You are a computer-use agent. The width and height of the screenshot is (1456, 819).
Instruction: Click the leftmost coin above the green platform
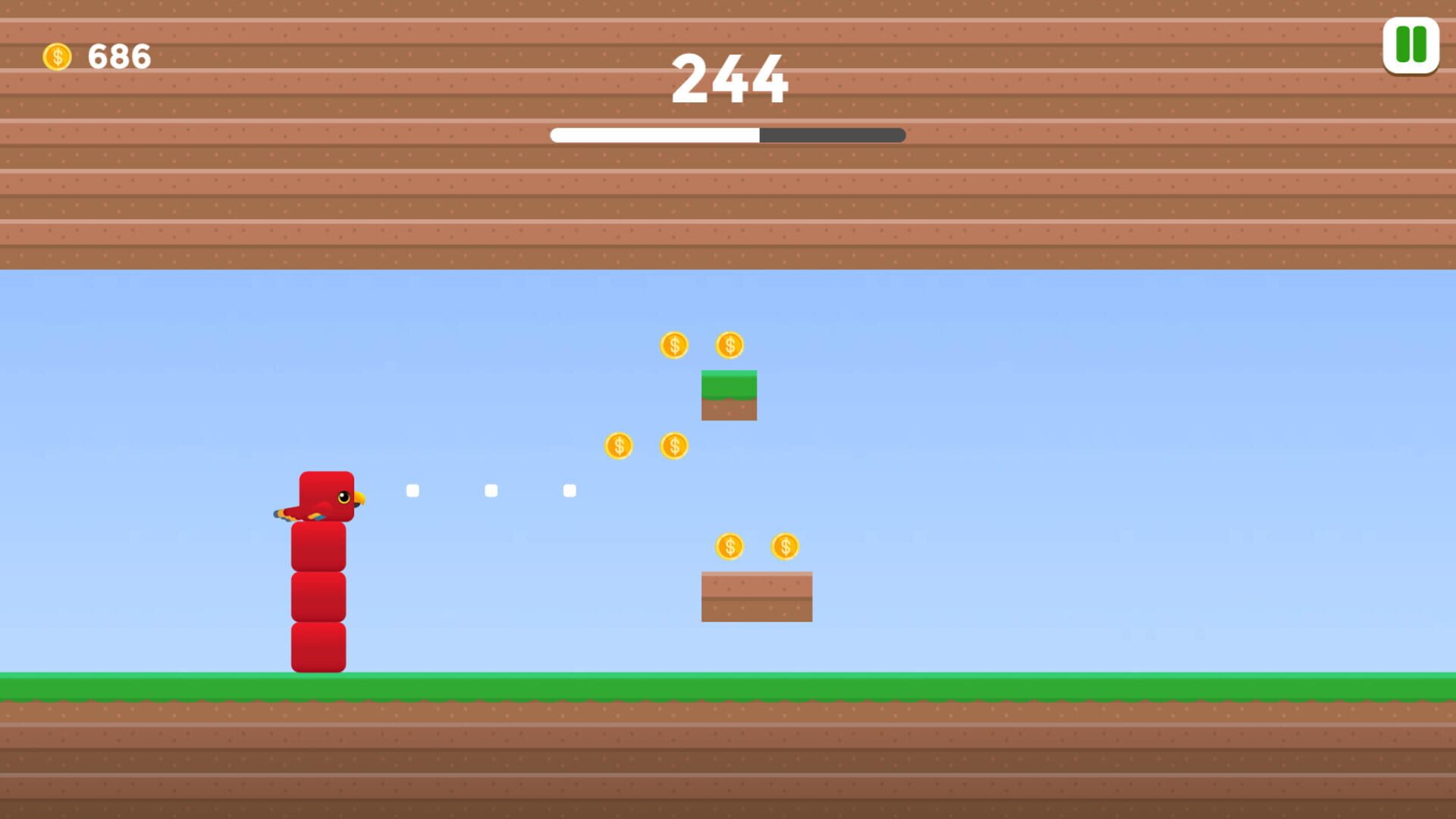(x=673, y=345)
